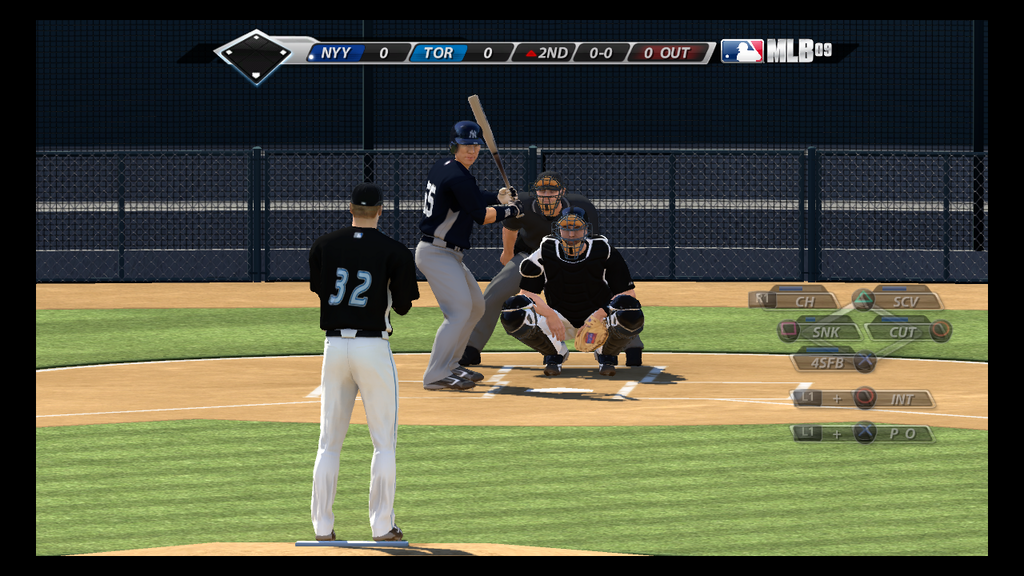Screen dimensions: 1024x576
Task: Pick the SNK sinker pitch
Action: coord(826,331)
